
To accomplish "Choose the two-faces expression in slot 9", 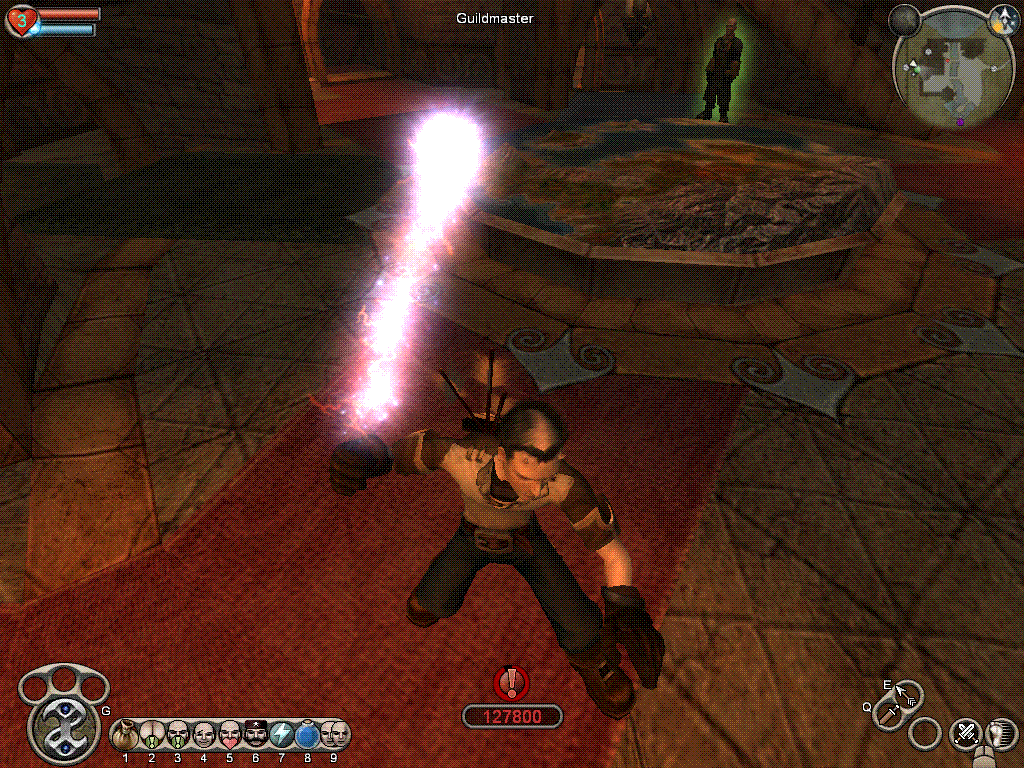I will (334, 735).
